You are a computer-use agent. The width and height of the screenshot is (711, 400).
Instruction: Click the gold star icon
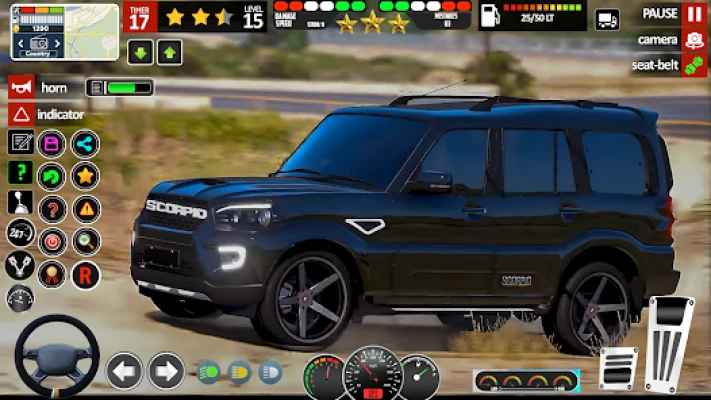(x=85, y=176)
